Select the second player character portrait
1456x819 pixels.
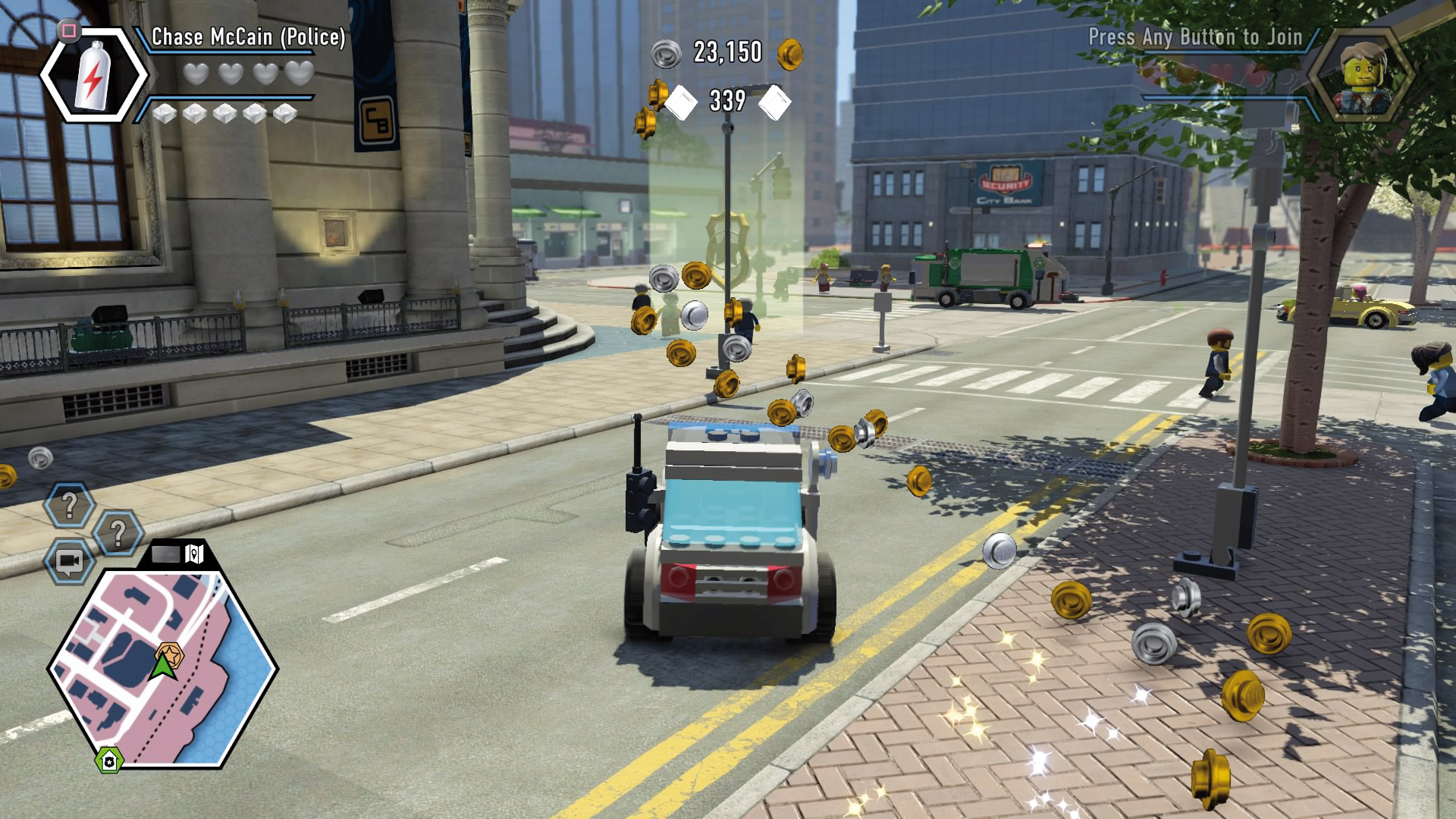pos(1364,76)
